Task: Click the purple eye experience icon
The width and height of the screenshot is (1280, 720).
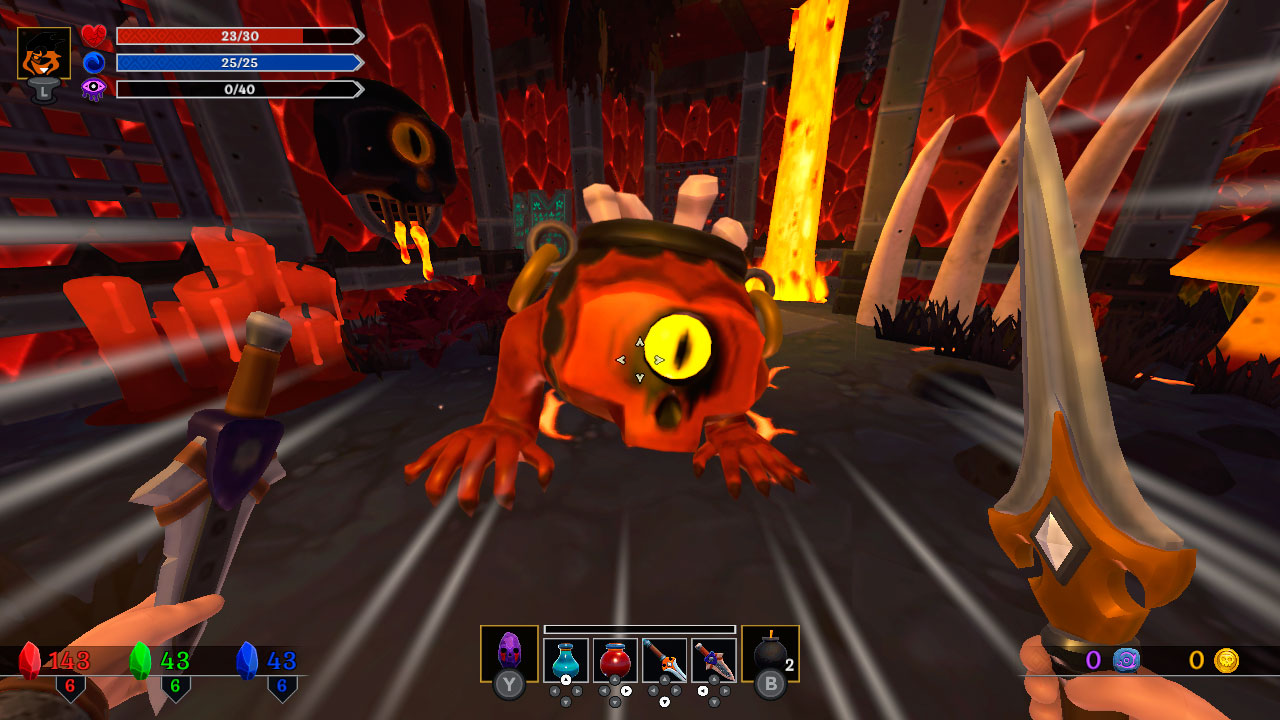Action: pos(92,89)
